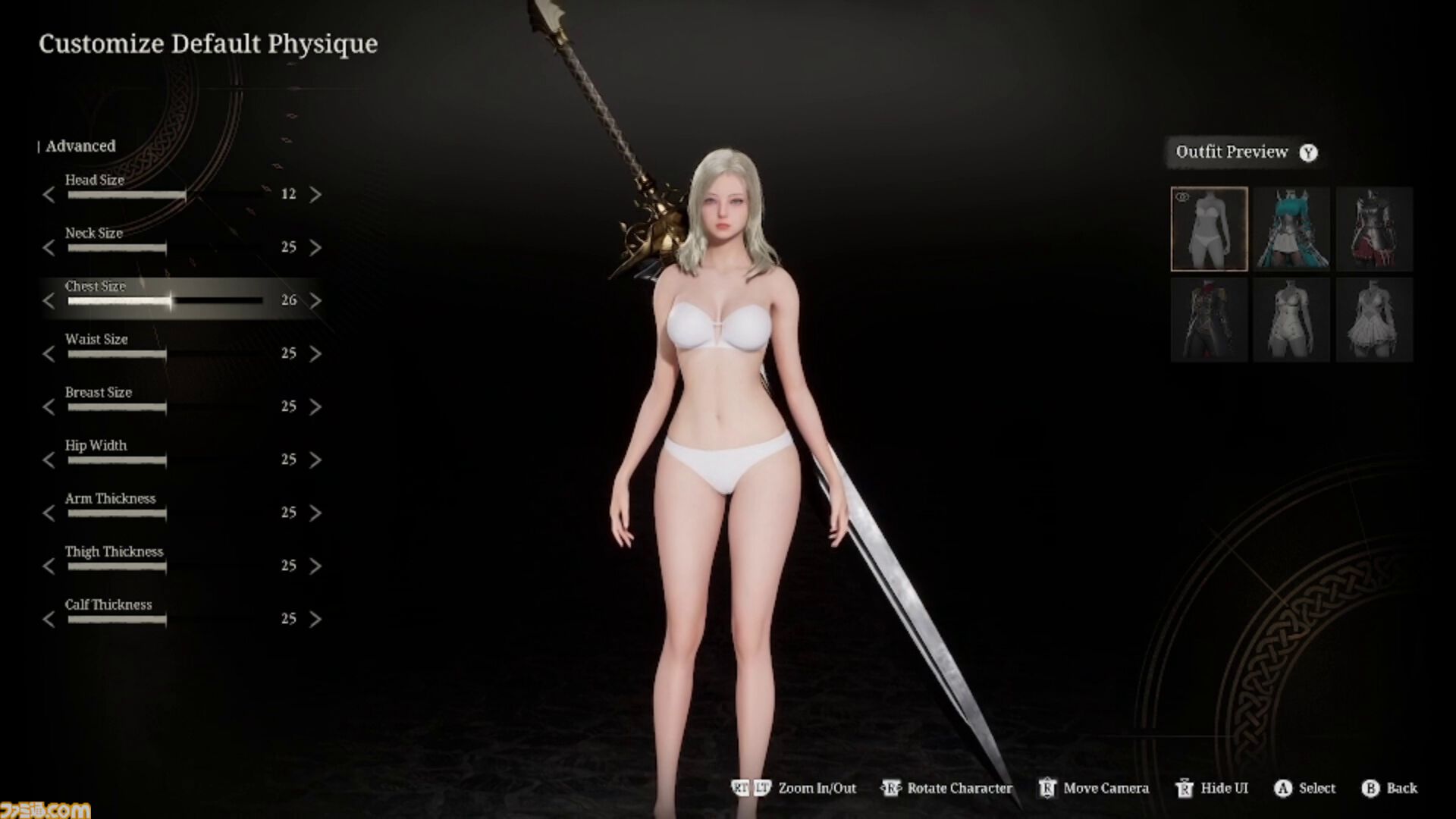Expand Head Size with the right arrow
Image resolution: width=1456 pixels, height=819 pixels.
[316, 194]
